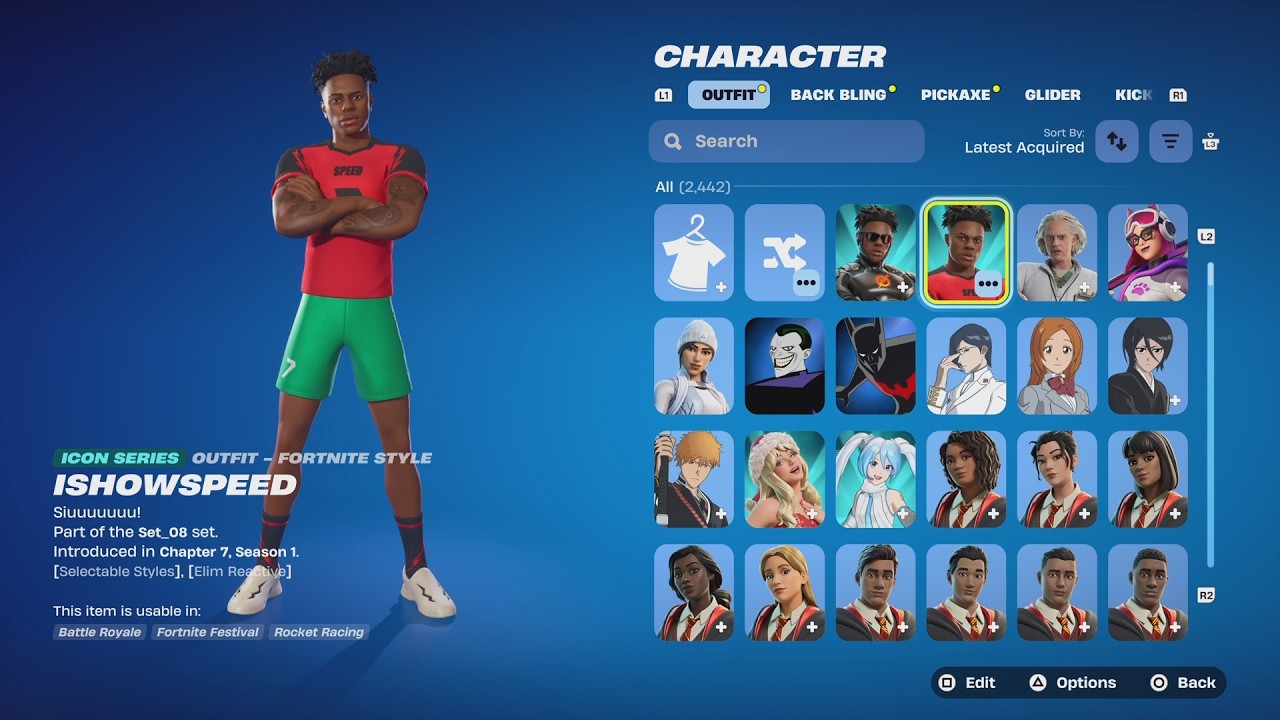
Task: Select the pink cat-hood goggles outfit
Action: pyautogui.click(x=1148, y=253)
